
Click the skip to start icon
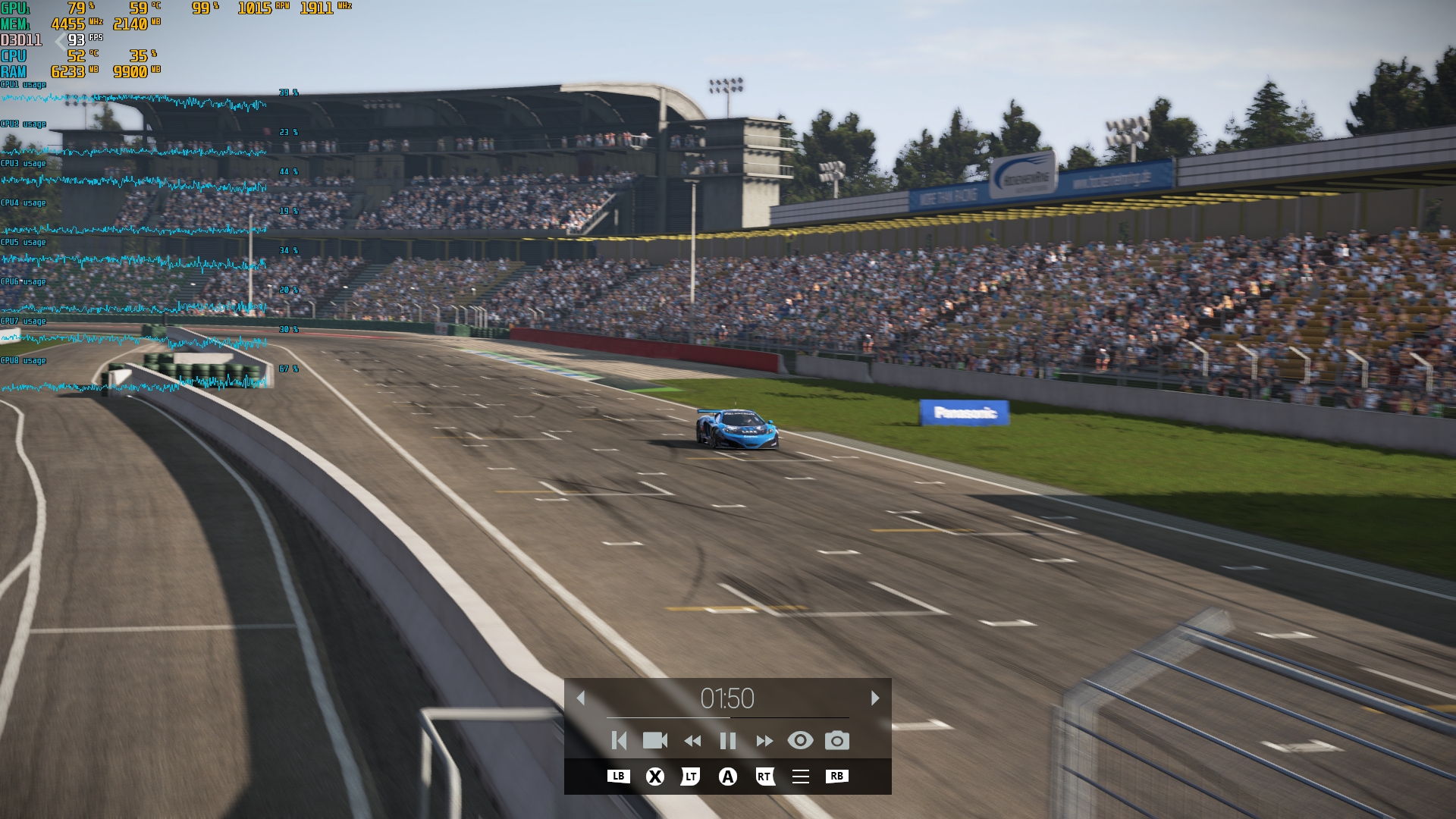coord(619,742)
